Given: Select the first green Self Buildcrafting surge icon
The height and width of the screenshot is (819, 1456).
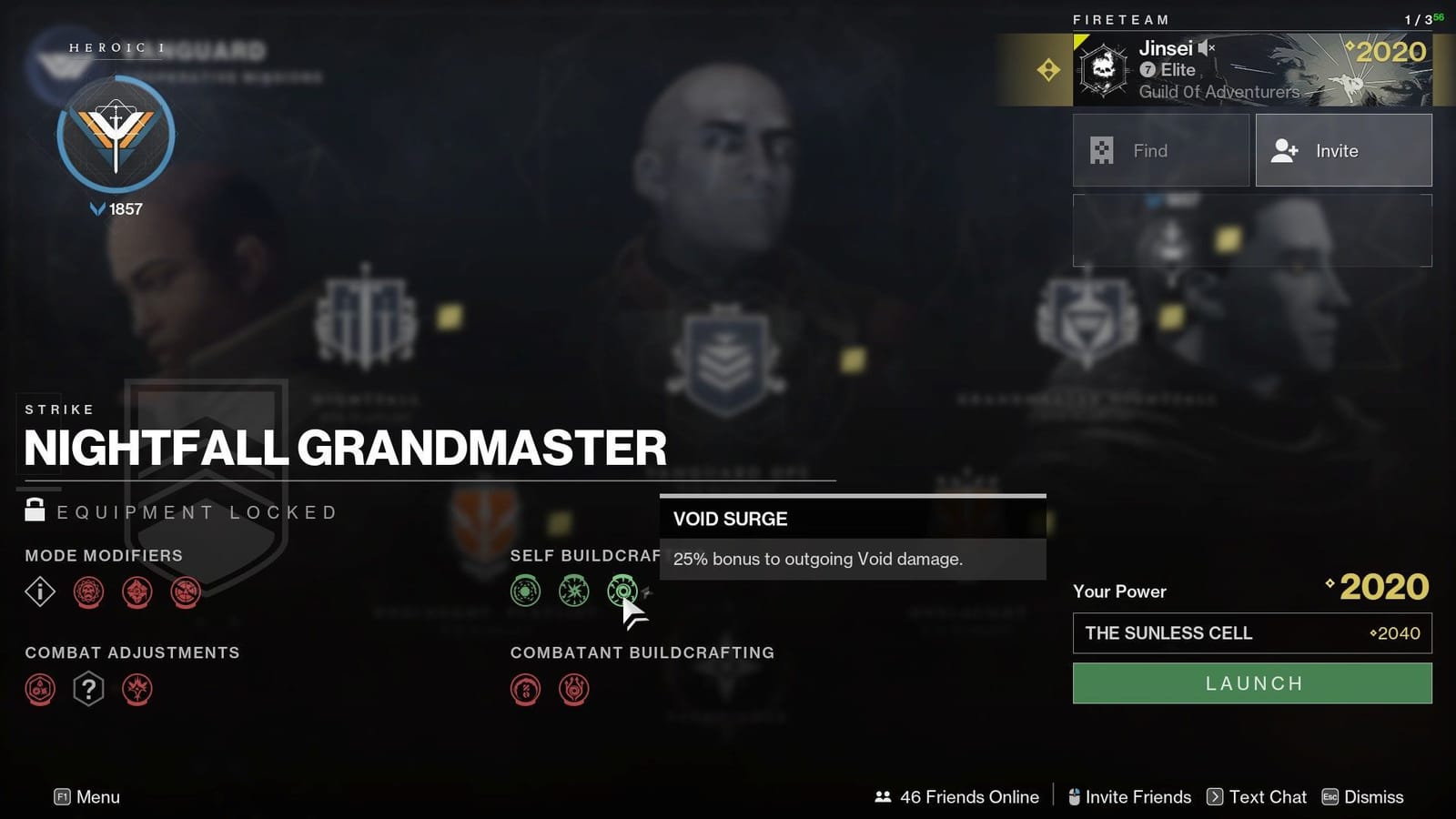Looking at the screenshot, I should pyautogui.click(x=525, y=591).
